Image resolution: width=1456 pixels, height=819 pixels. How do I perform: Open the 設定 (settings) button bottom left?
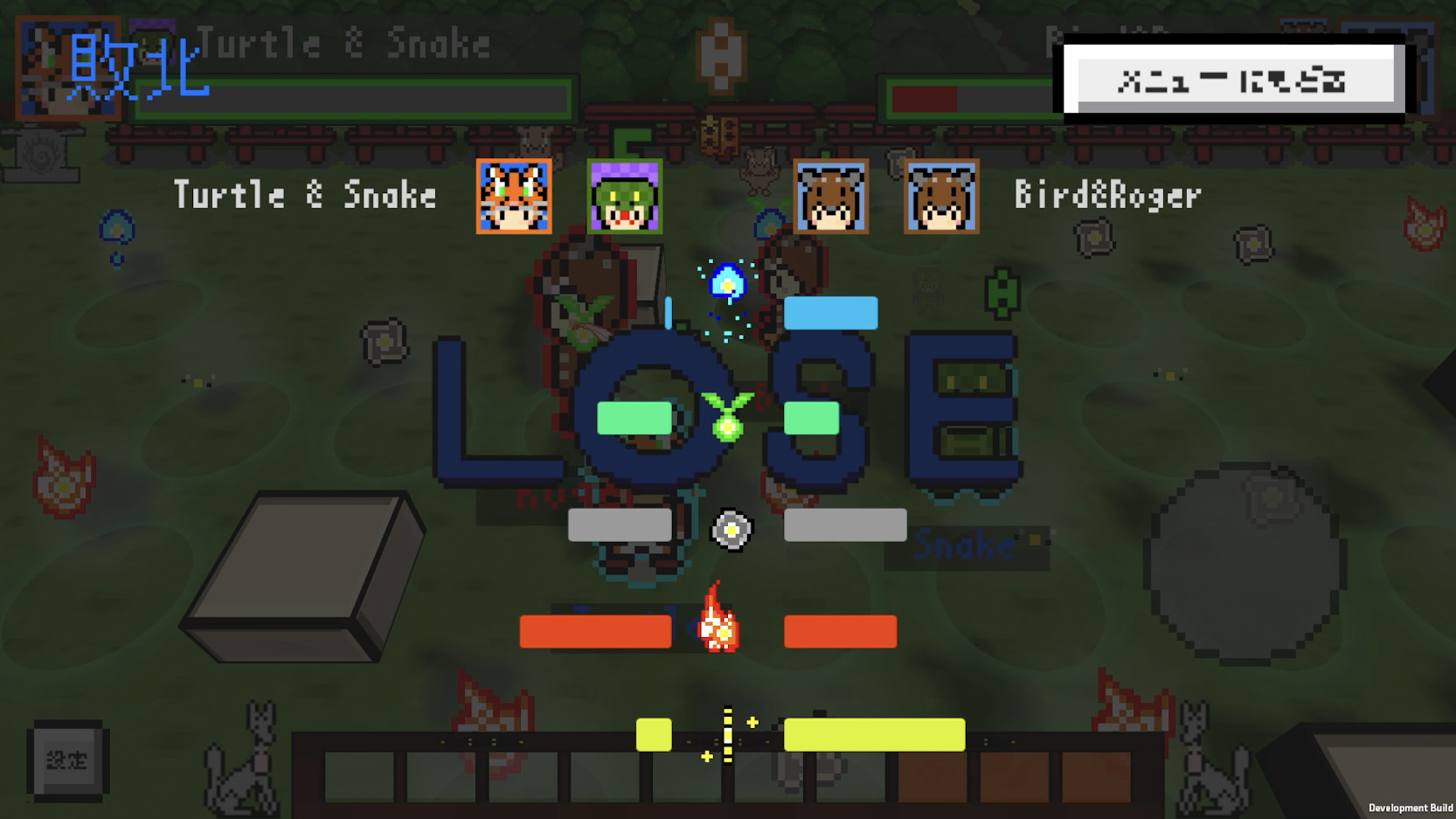click(x=68, y=759)
